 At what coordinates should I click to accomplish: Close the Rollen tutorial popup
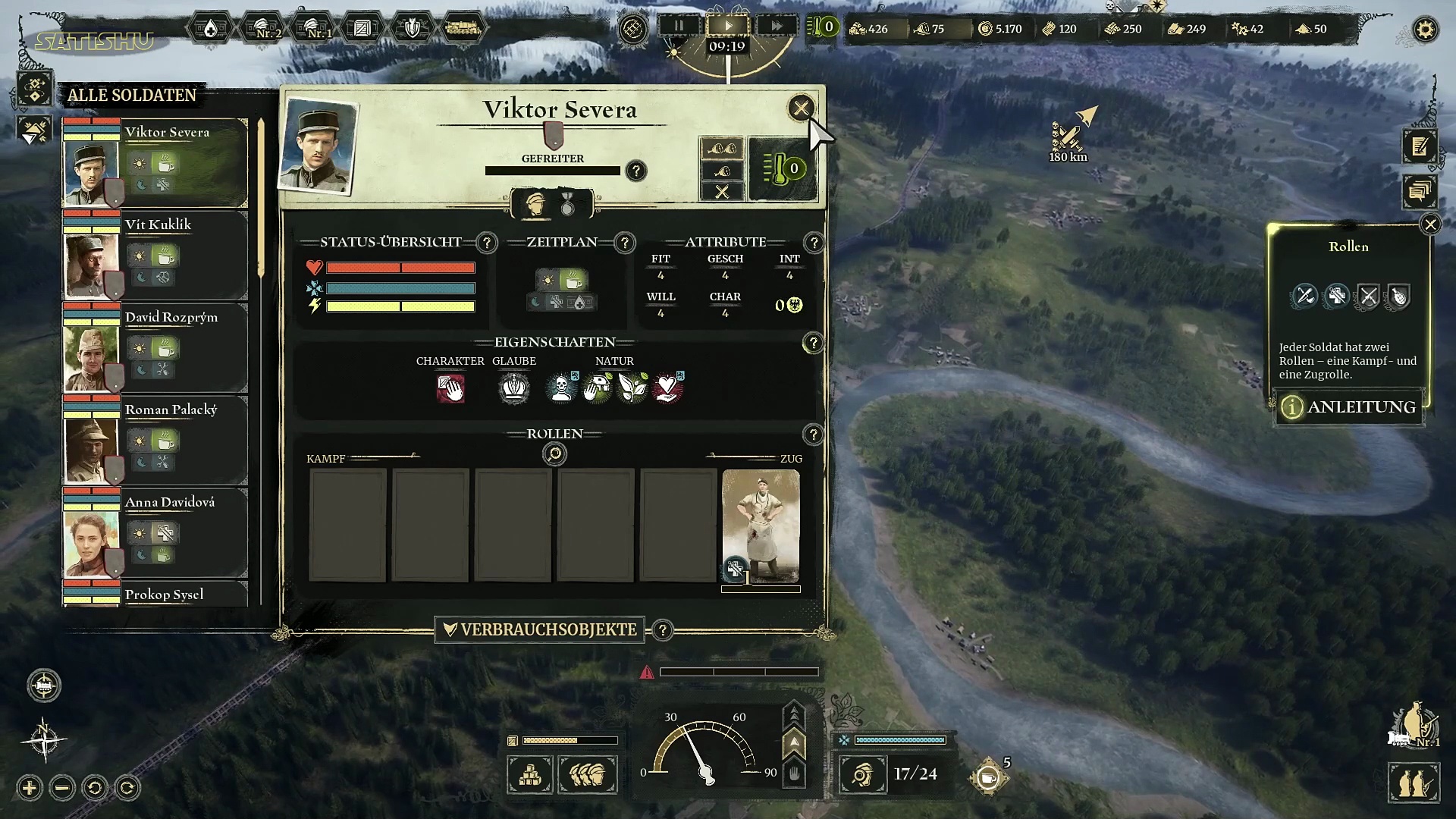(1430, 224)
